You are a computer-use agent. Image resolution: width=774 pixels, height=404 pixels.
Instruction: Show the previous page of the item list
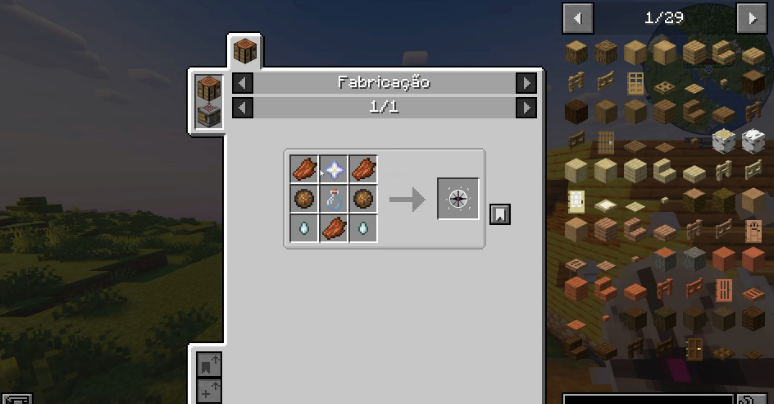(x=577, y=17)
